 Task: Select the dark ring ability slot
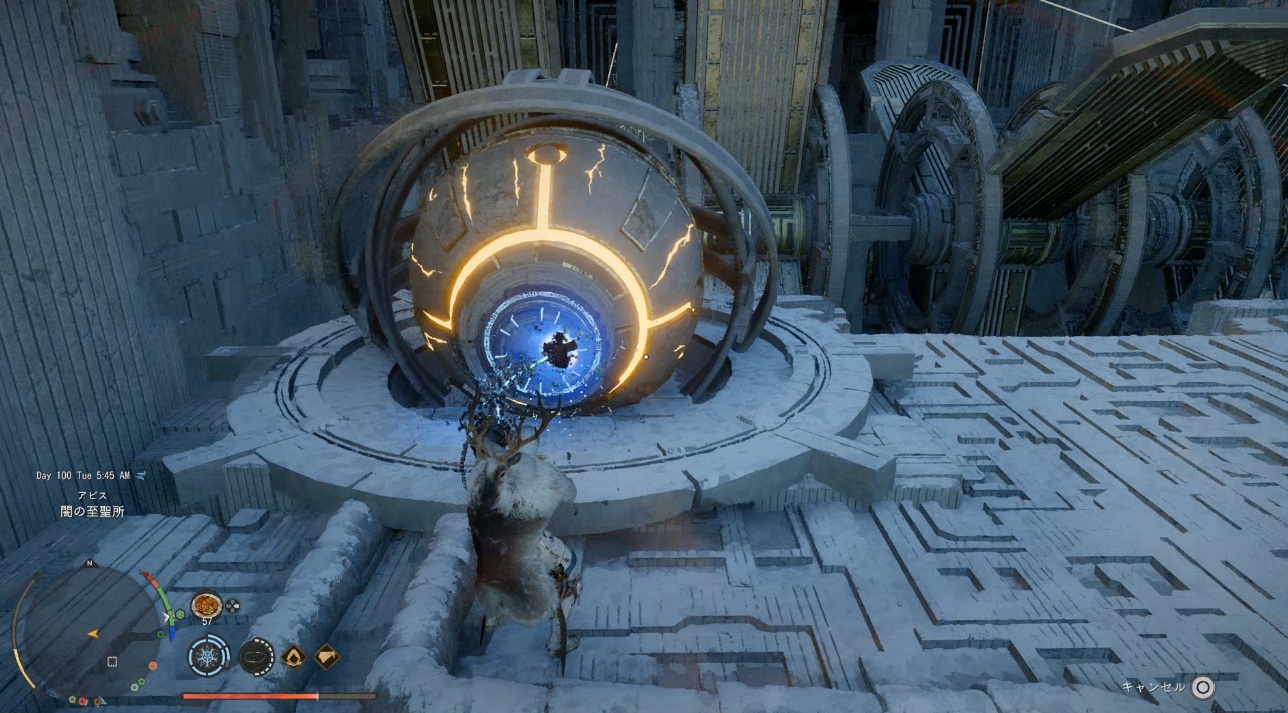[x=257, y=657]
